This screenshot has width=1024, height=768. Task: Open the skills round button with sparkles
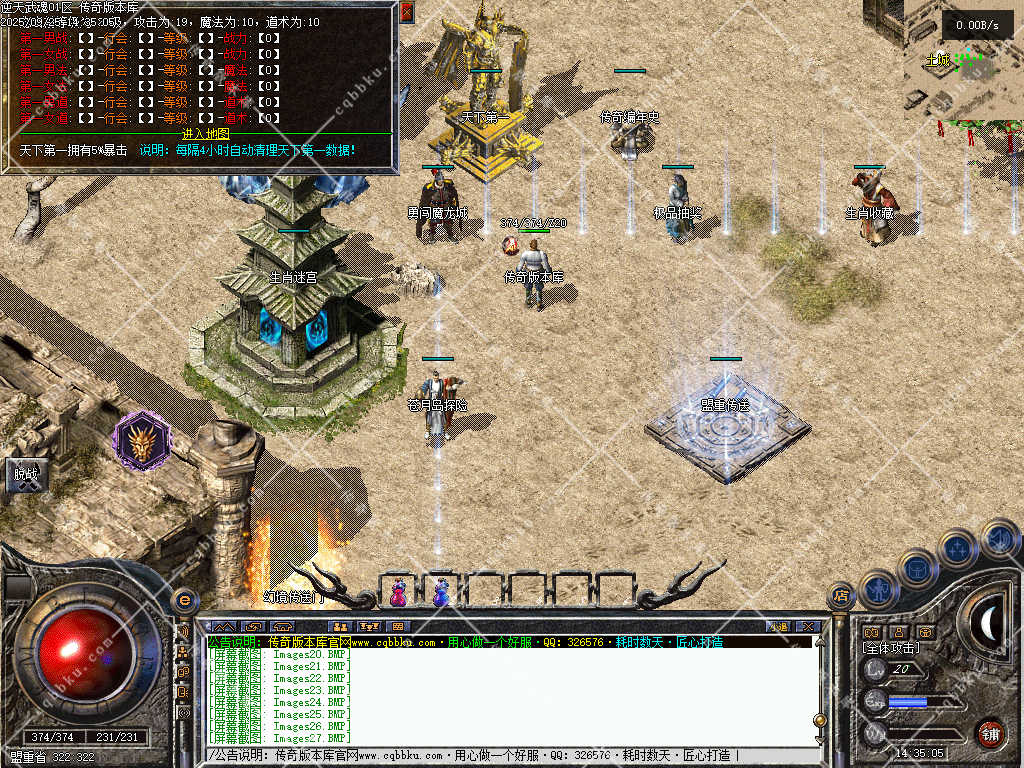956,547
